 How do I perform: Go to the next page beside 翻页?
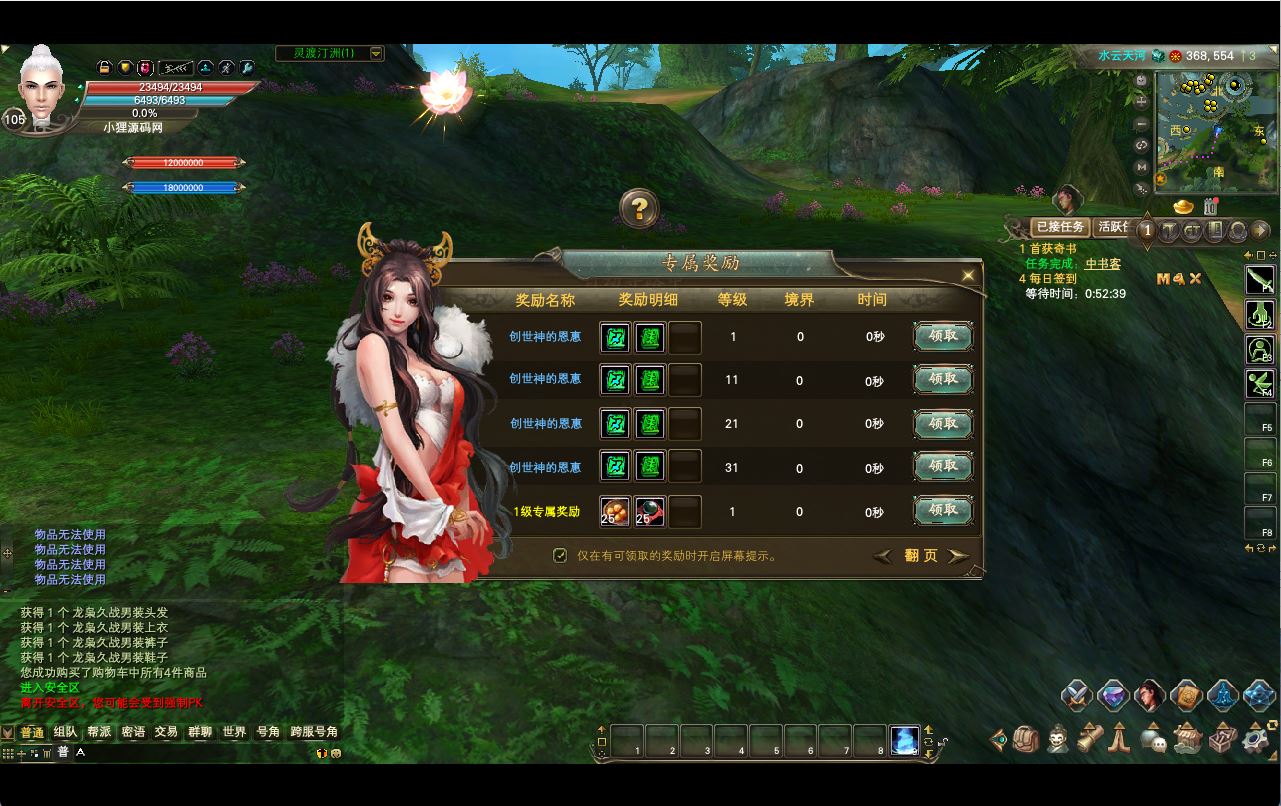point(958,556)
